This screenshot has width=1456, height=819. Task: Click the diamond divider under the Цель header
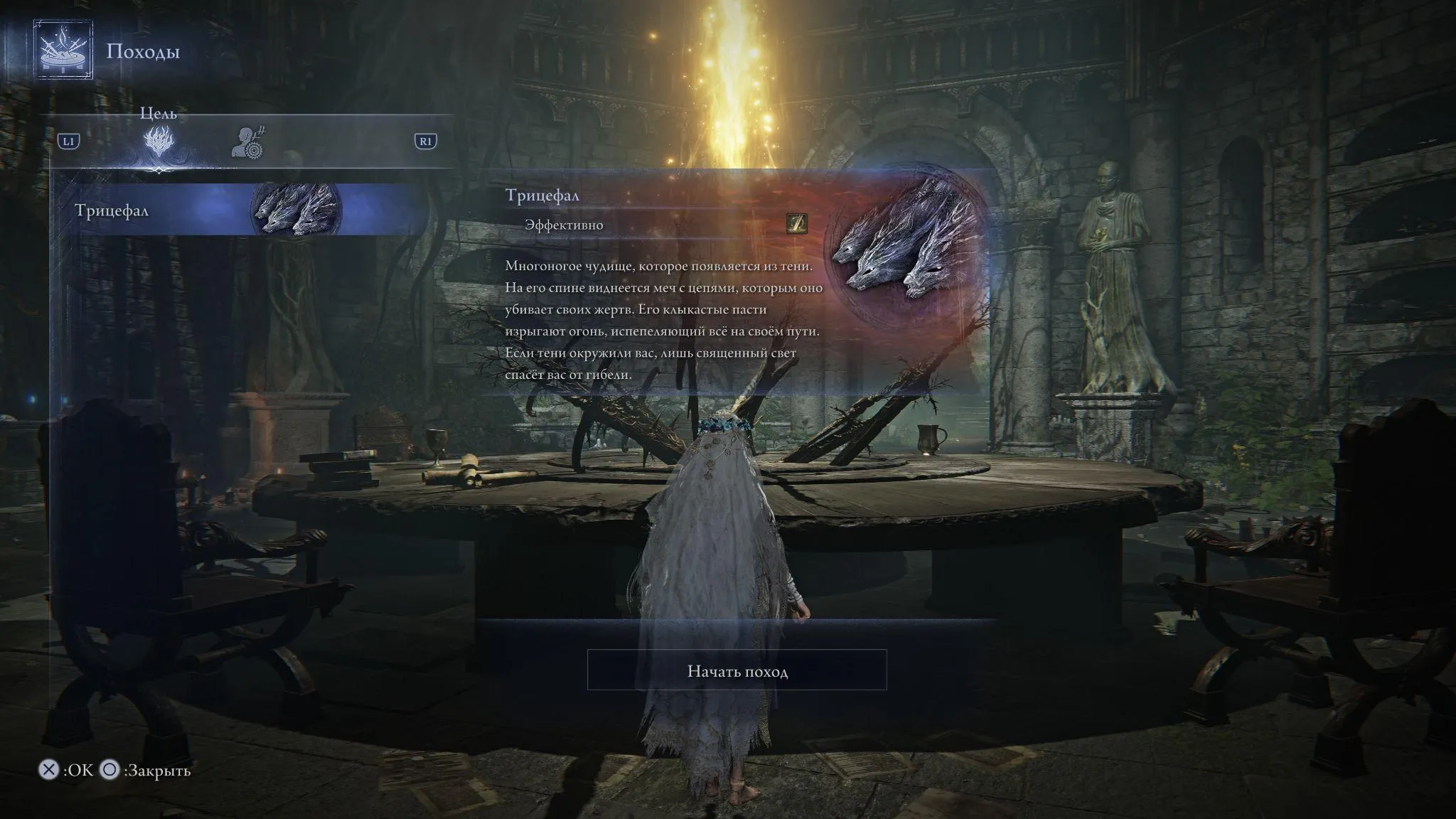(160, 171)
